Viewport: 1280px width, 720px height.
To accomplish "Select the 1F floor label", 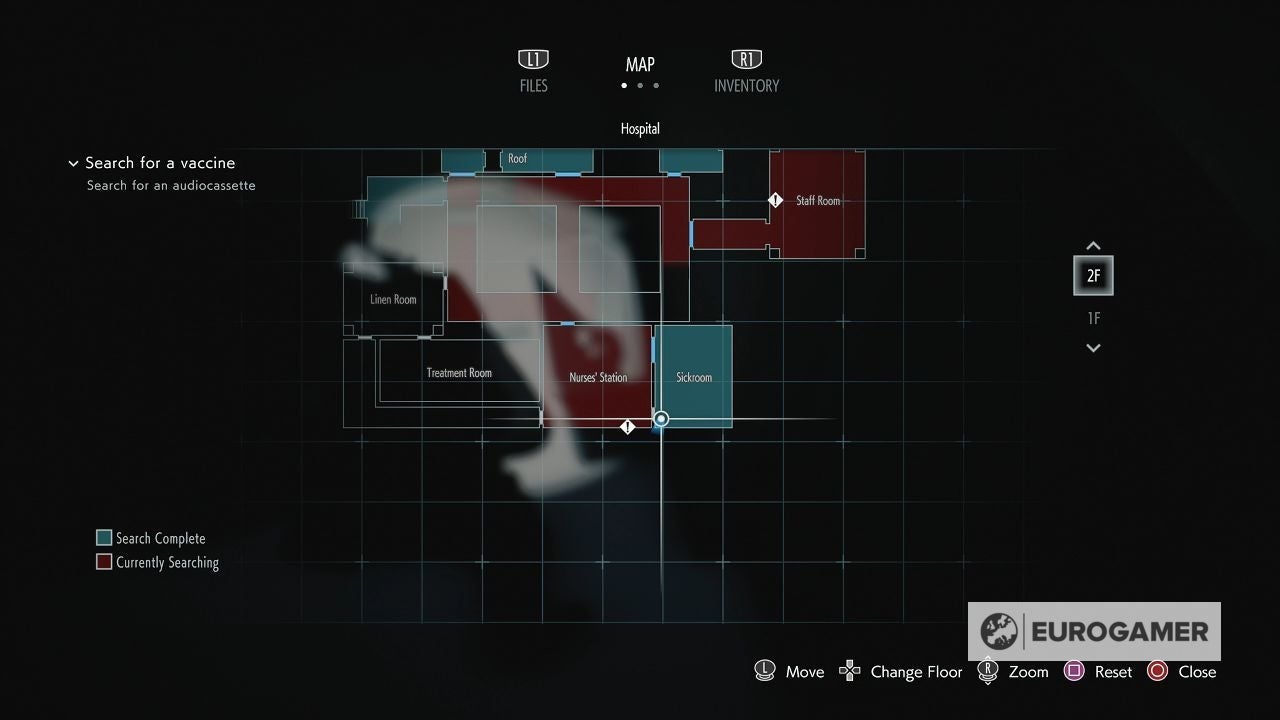I will [x=1093, y=318].
